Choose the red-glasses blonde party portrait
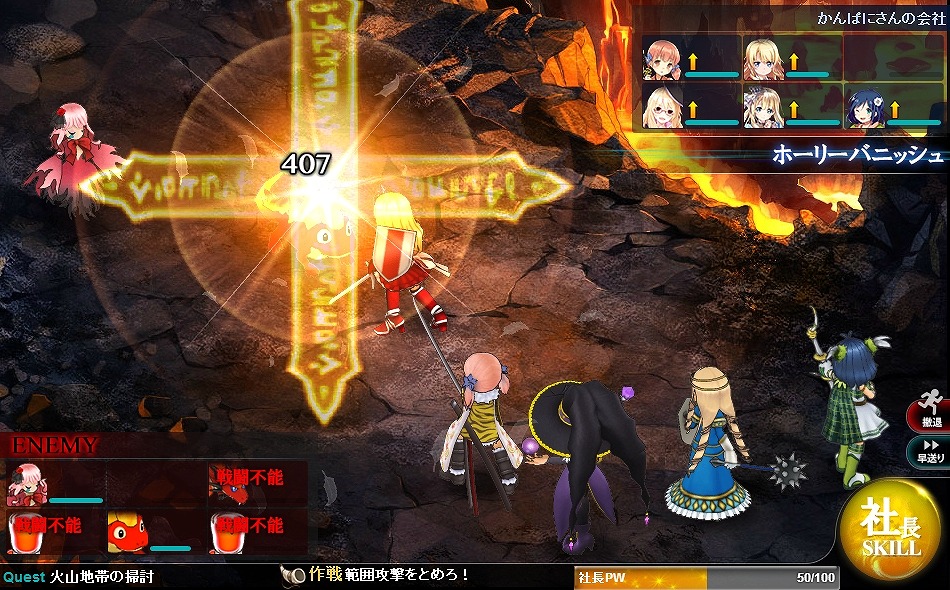 point(662,108)
